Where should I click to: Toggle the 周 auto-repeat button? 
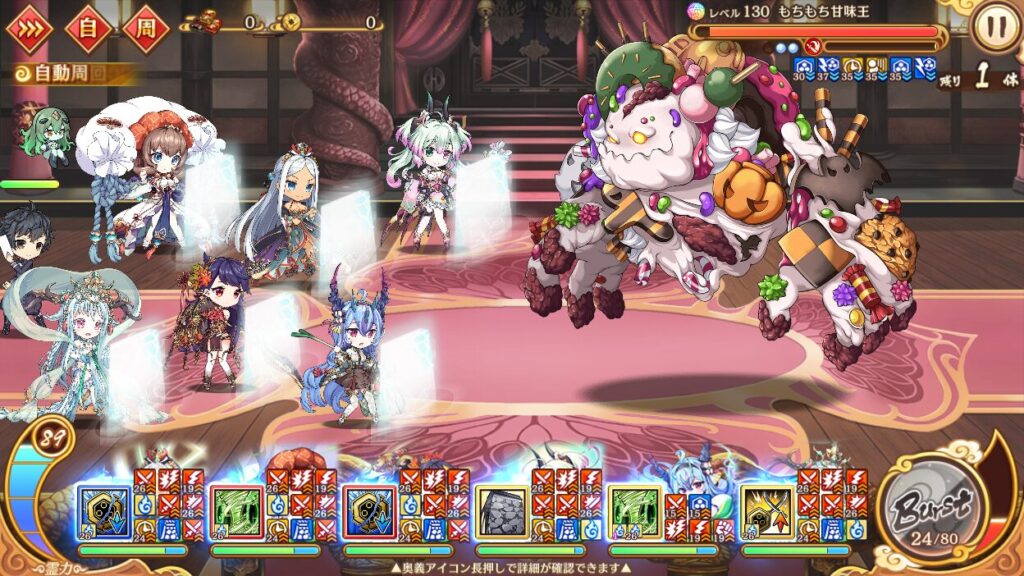[147, 29]
